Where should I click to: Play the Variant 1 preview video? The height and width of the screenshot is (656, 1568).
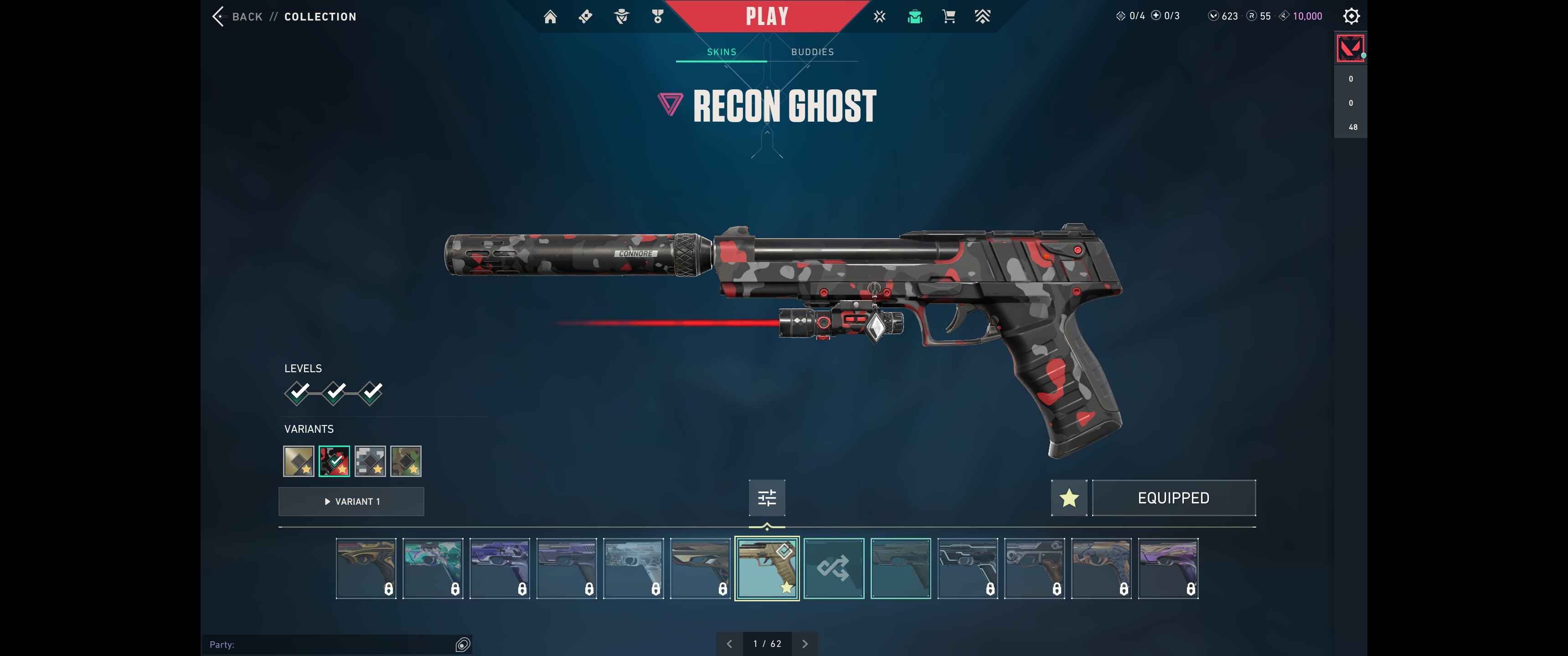[351, 502]
